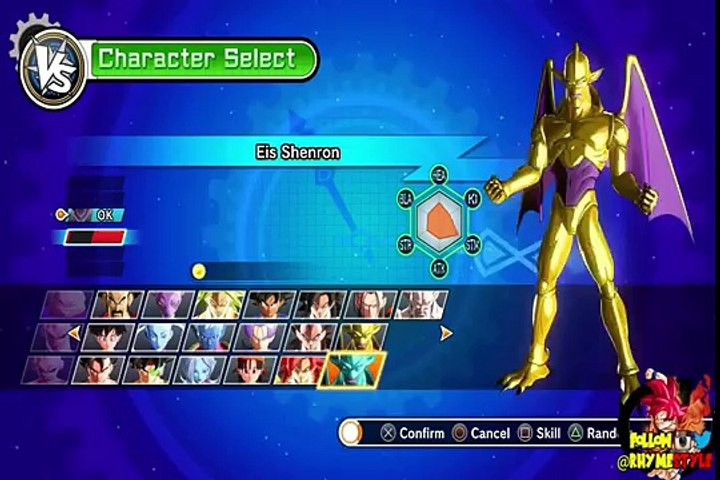
Task: Choose the red highlighted empty team slot
Action: tap(94, 238)
